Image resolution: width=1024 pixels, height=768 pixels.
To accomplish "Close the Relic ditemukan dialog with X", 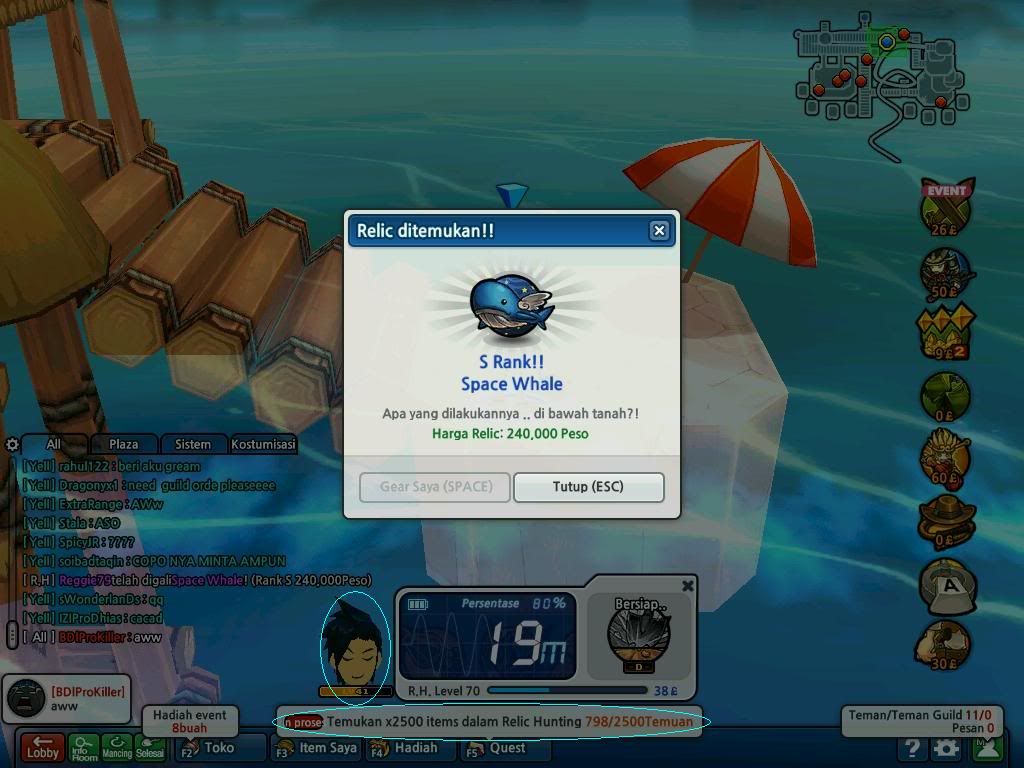I will (x=659, y=231).
